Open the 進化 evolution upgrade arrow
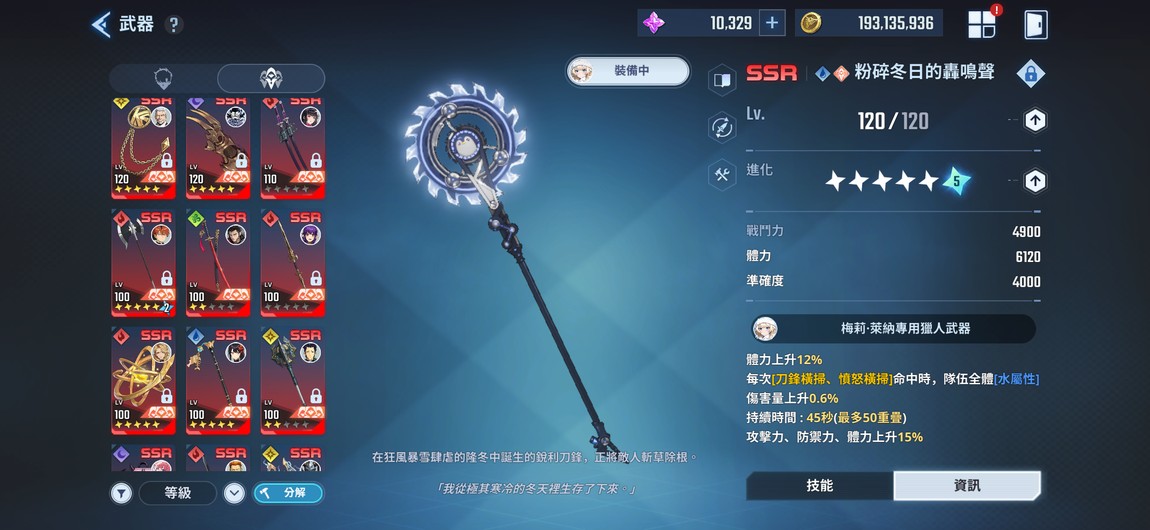The height and width of the screenshot is (530, 1150). 1035,181
